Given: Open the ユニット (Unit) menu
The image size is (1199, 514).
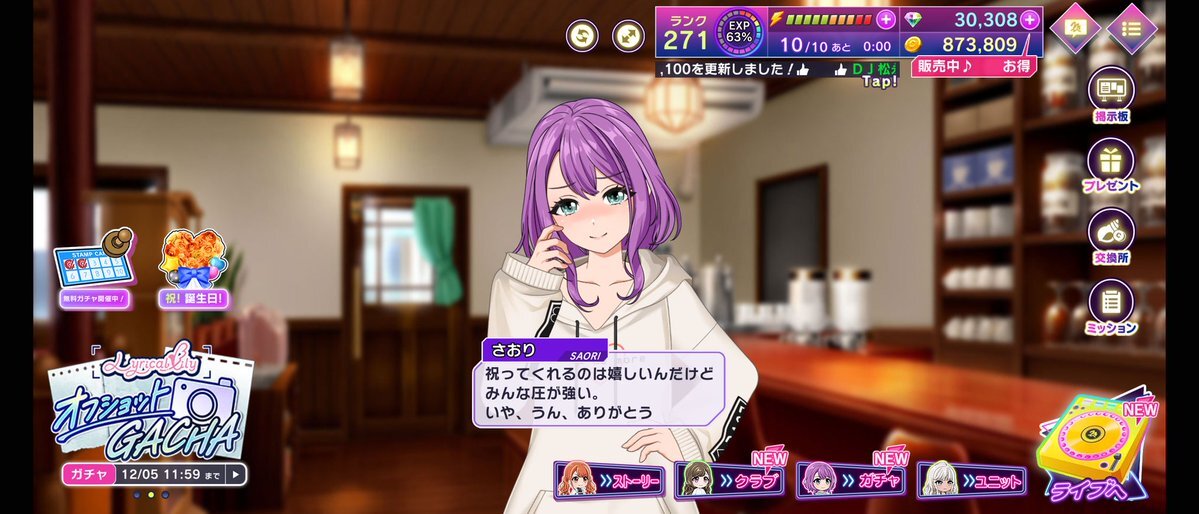Looking at the screenshot, I should [x=972, y=481].
